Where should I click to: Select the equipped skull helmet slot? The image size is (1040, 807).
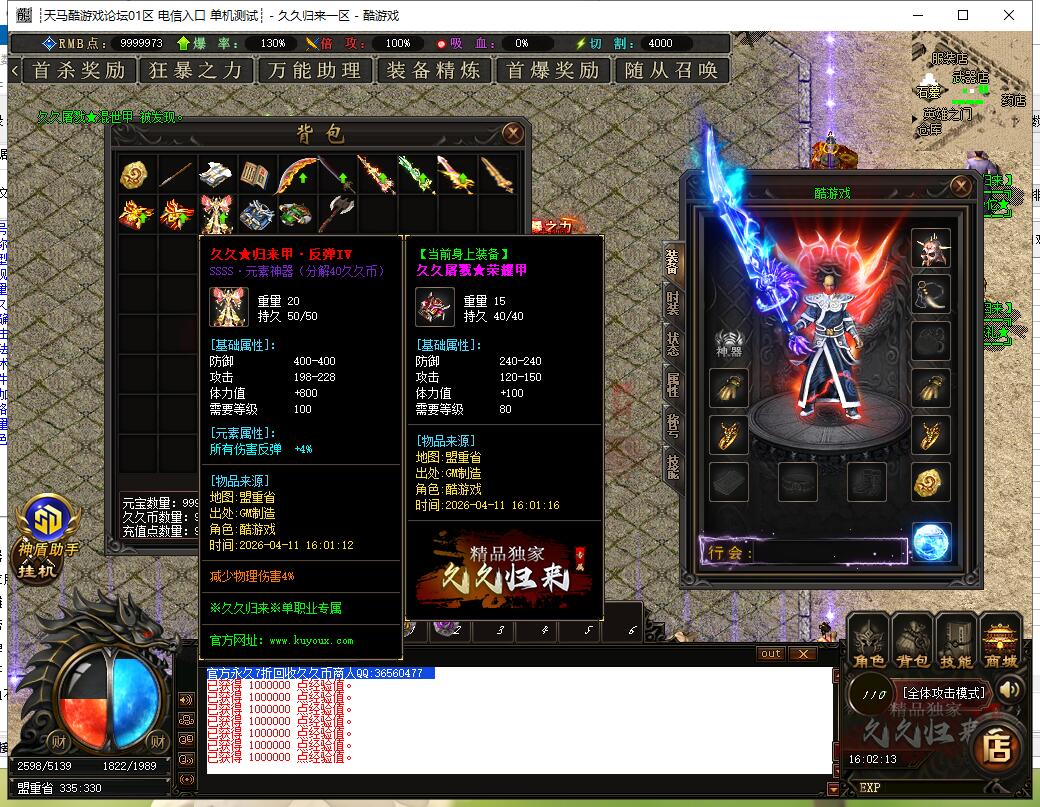coord(930,247)
